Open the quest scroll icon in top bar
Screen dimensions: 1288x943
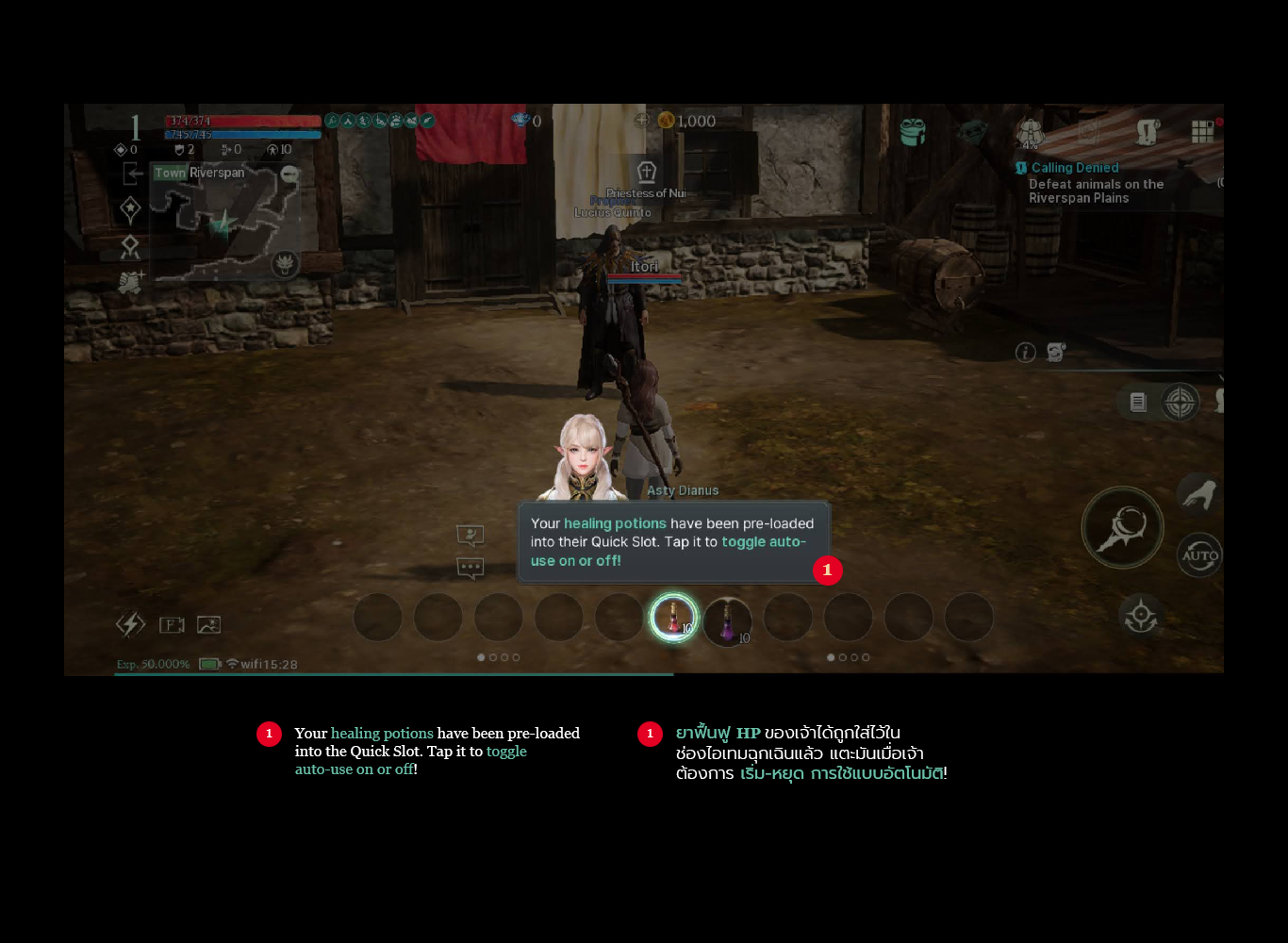1148,132
